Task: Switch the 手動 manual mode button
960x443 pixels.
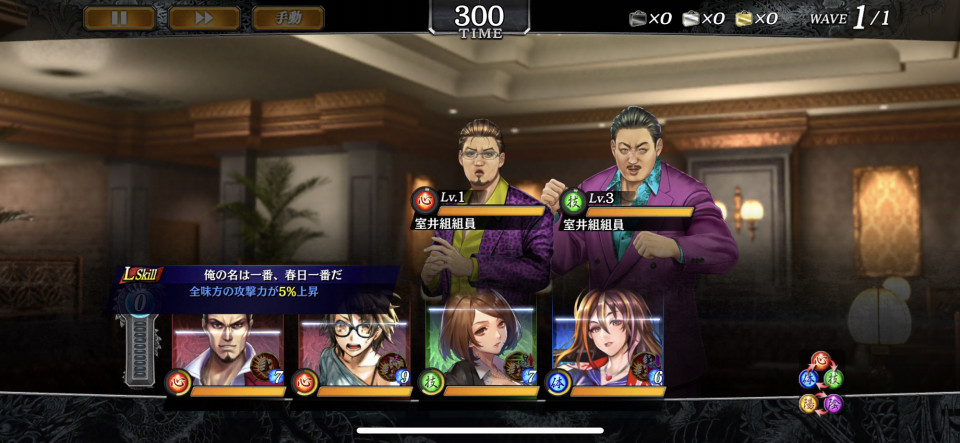Action: (x=288, y=18)
